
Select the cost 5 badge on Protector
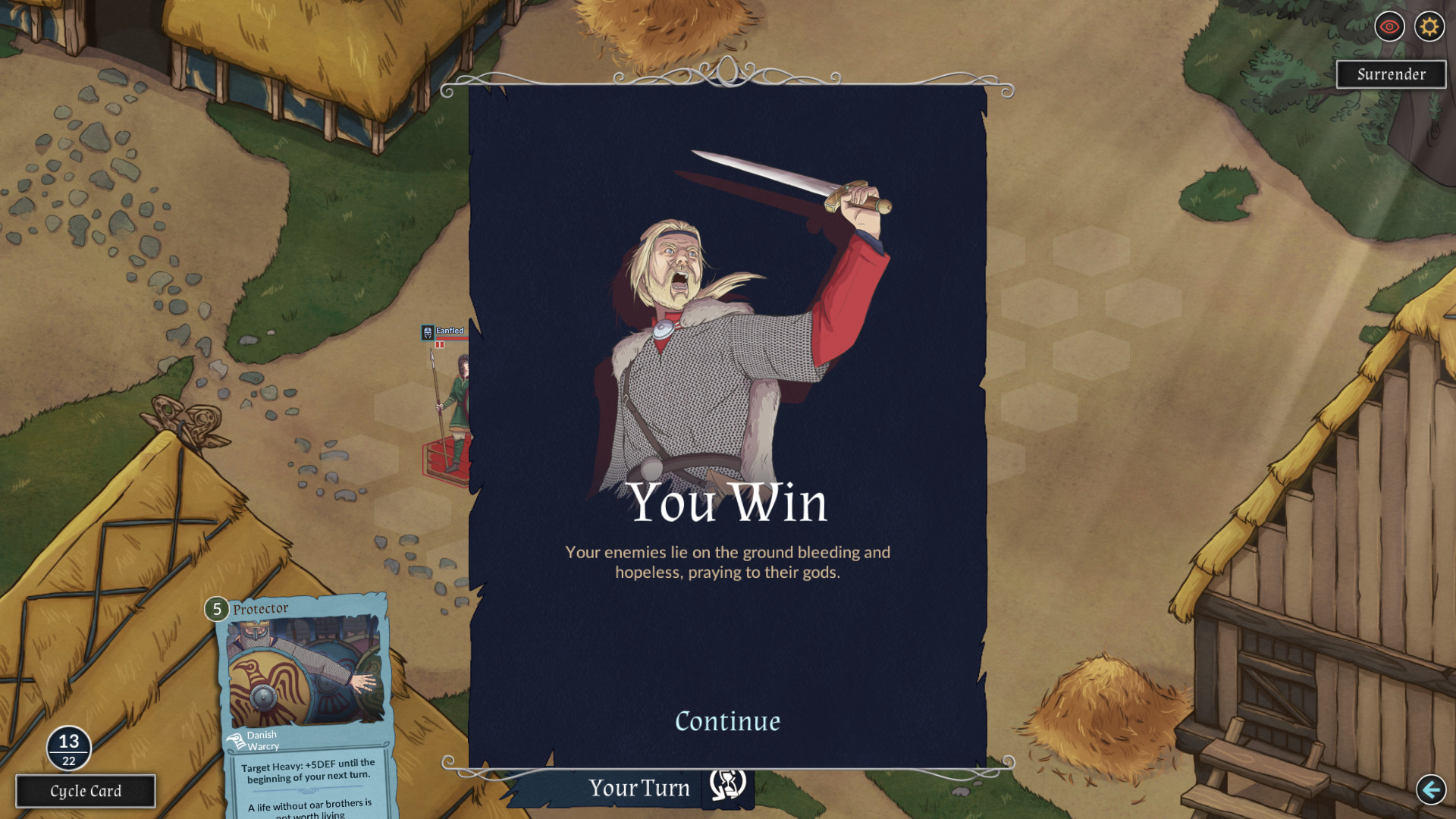(215, 608)
